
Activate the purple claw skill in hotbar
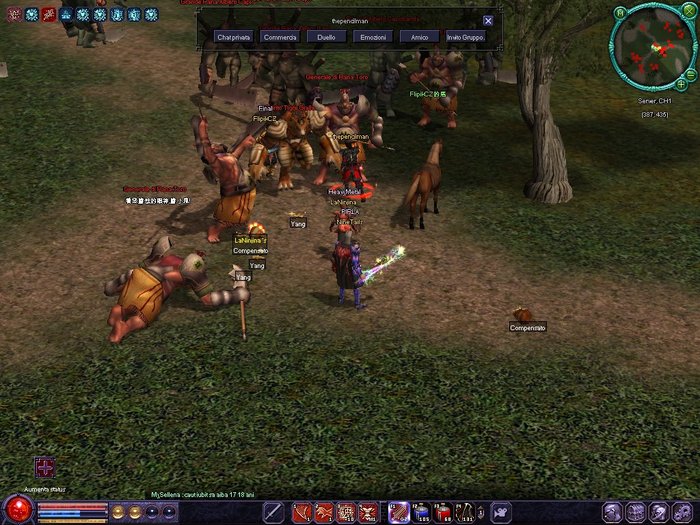[398, 512]
